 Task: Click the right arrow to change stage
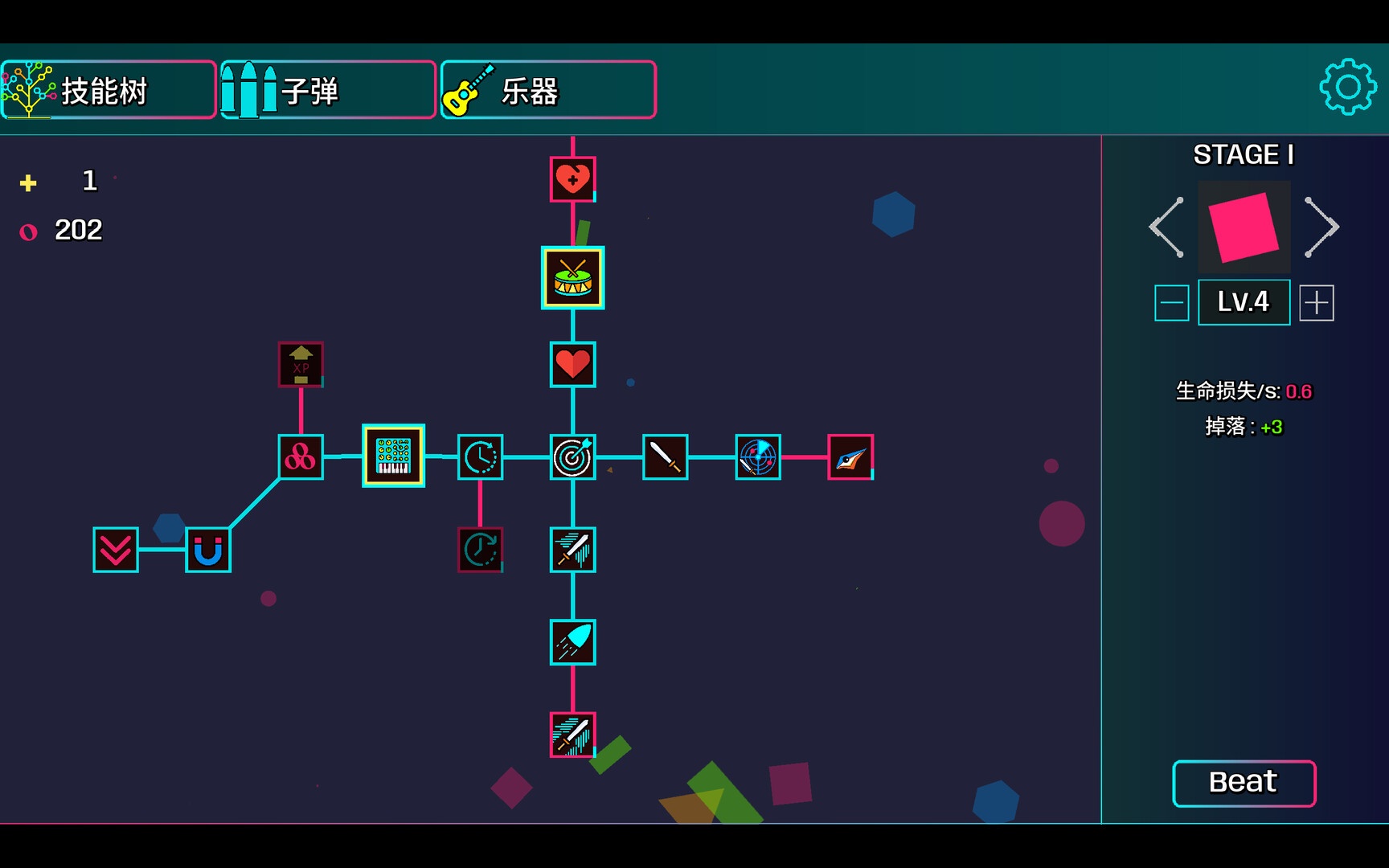tap(1323, 226)
